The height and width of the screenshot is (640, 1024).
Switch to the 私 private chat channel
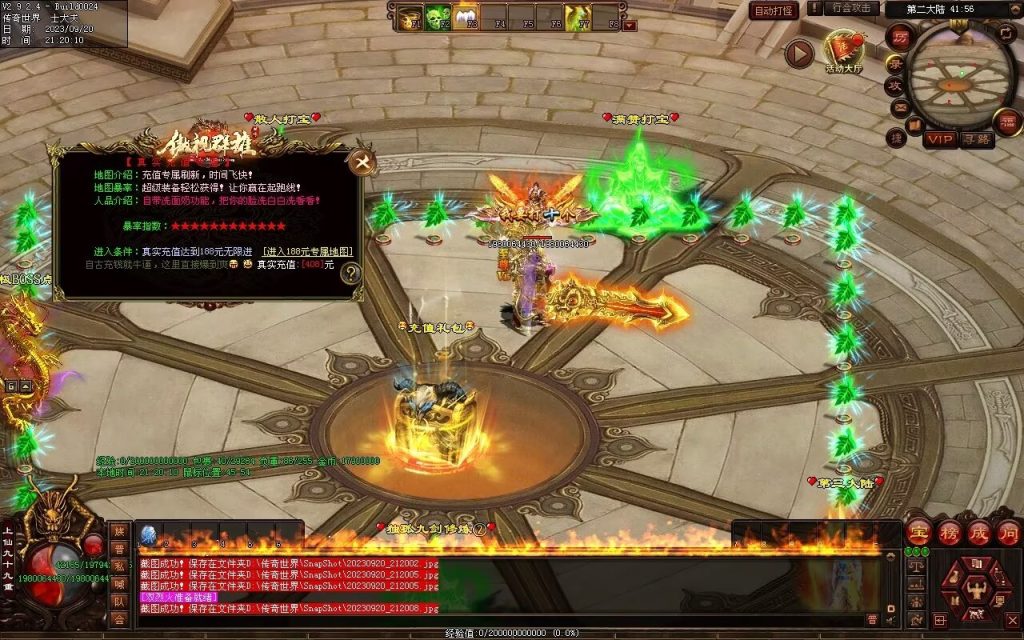click(x=119, y=568)
